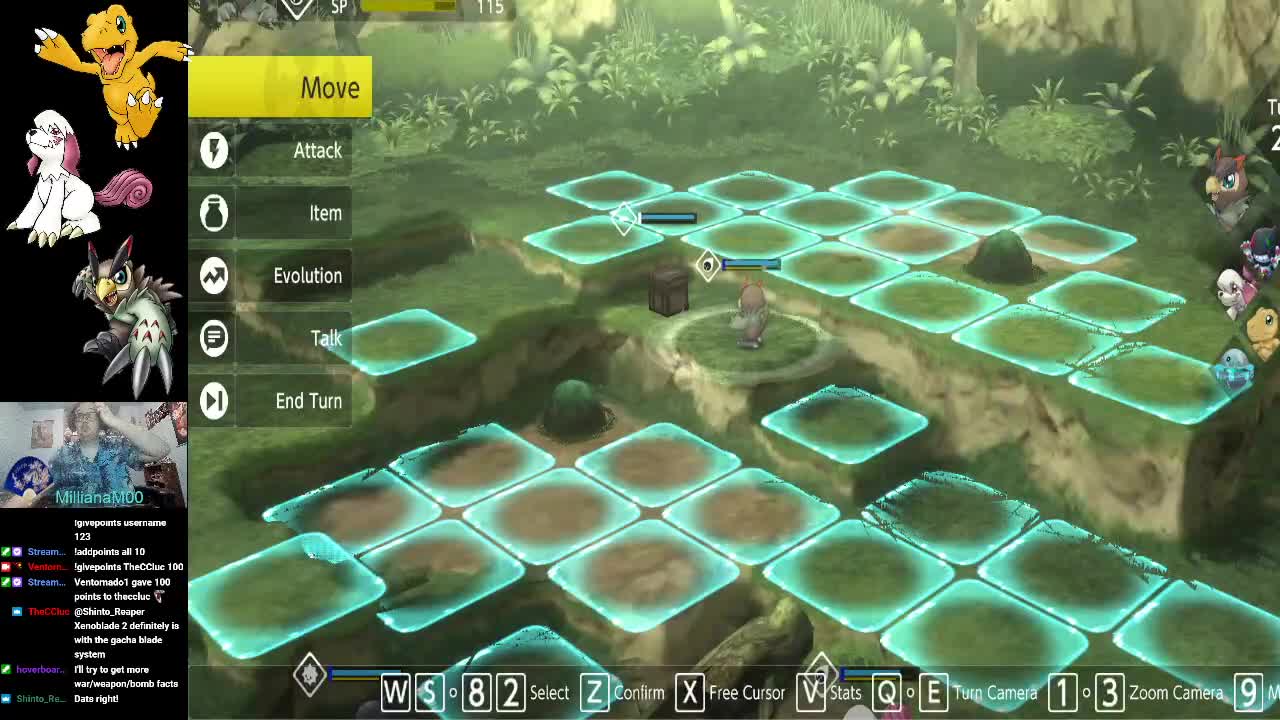Select the Attack command's lightning icon
The image size is (1280, 720).
tap(213, 150)
